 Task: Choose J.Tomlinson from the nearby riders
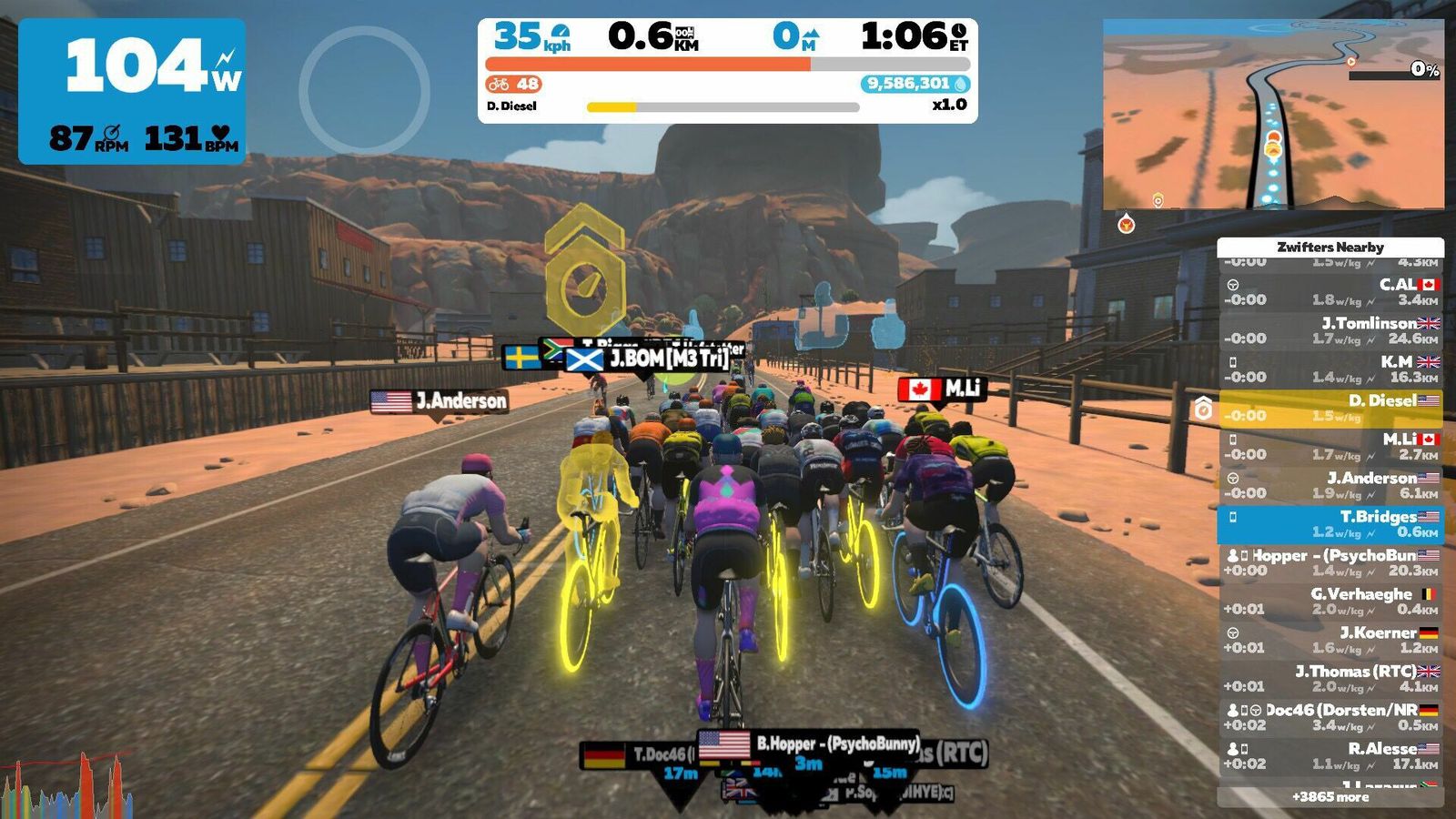[1330, 330]
